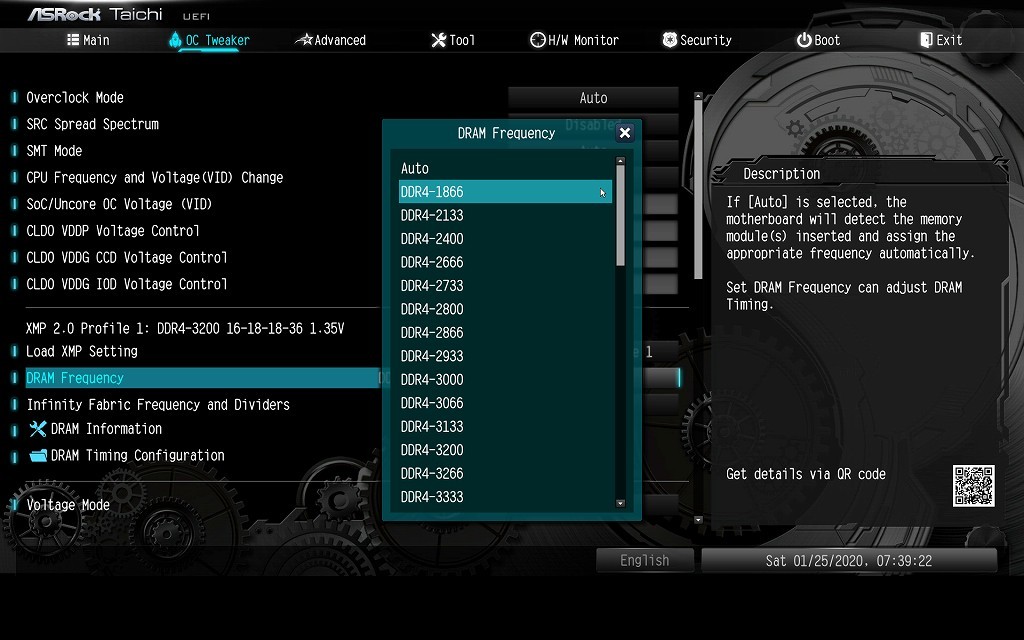1024x640 pixels.
Task: Open the Advanced tab
Action: [331, 40]
